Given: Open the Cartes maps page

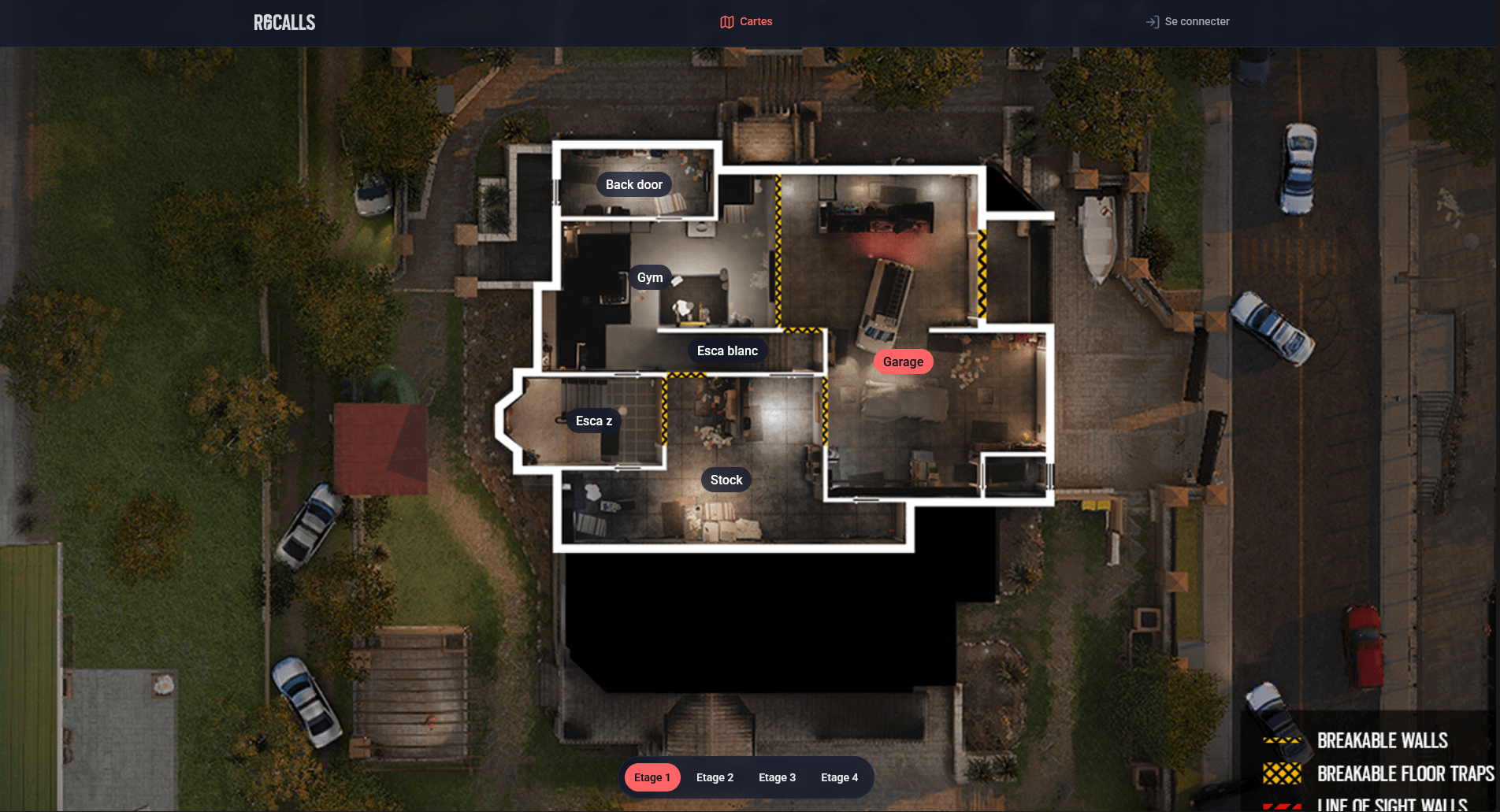Looking at the screenshot, I should click(x=746, y=22).
